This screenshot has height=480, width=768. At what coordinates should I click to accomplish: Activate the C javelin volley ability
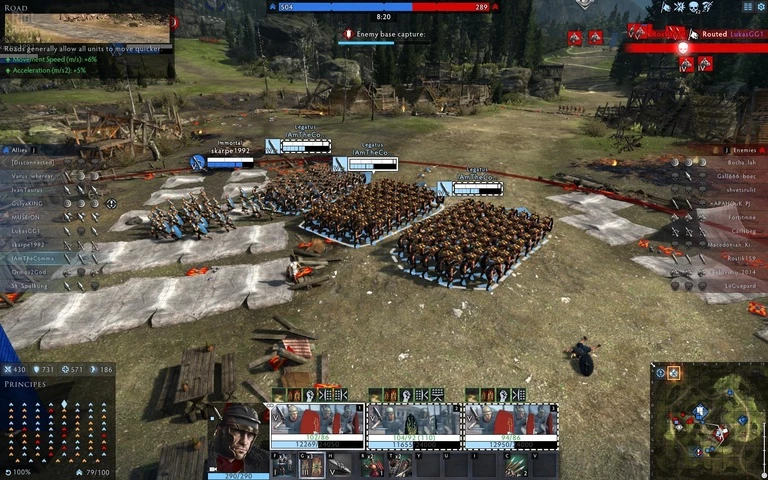(516, 465)
